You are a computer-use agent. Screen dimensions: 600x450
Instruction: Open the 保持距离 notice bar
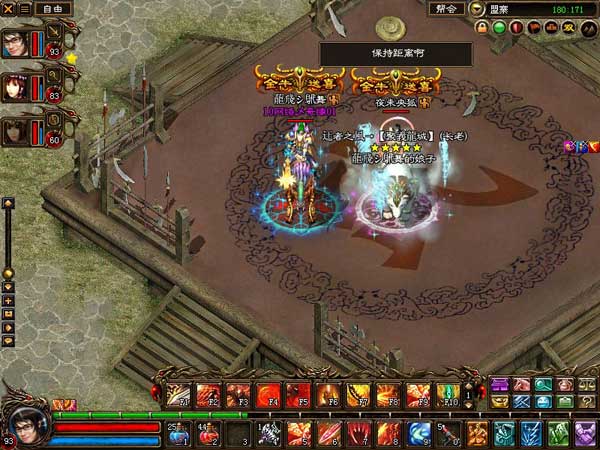(x=395, y=54)
